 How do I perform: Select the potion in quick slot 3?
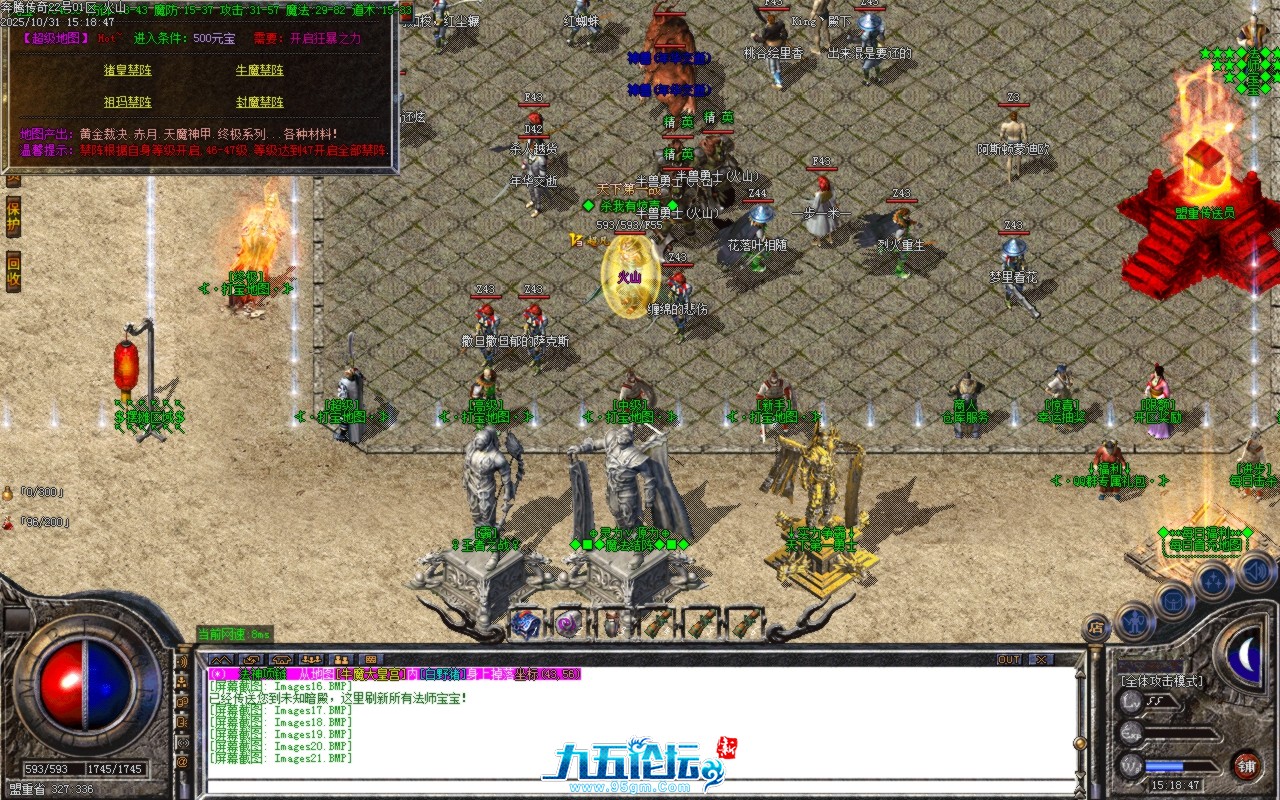pyautogui.click(x=611, y=623)
